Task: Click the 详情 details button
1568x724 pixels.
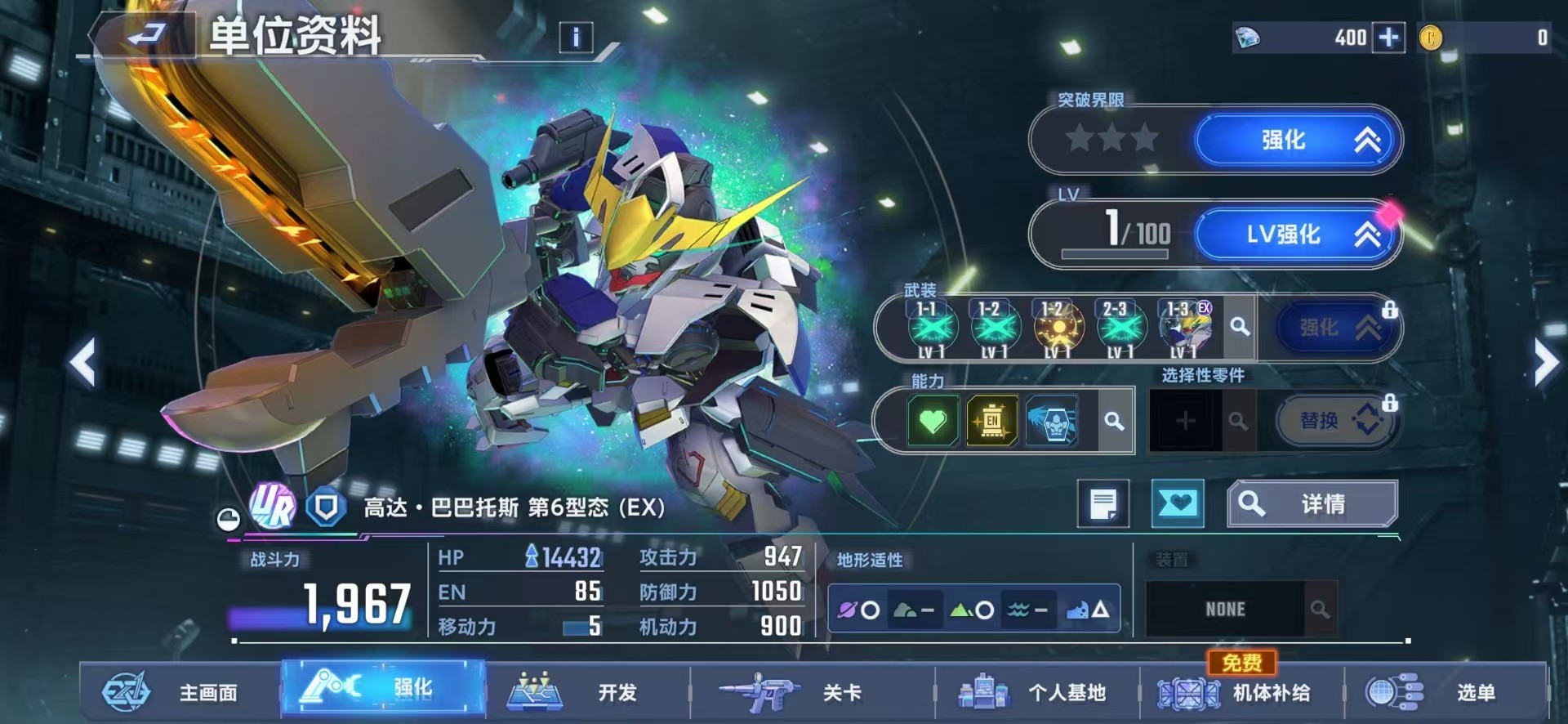Action: pyautogui.click(x=1312, y=503)
